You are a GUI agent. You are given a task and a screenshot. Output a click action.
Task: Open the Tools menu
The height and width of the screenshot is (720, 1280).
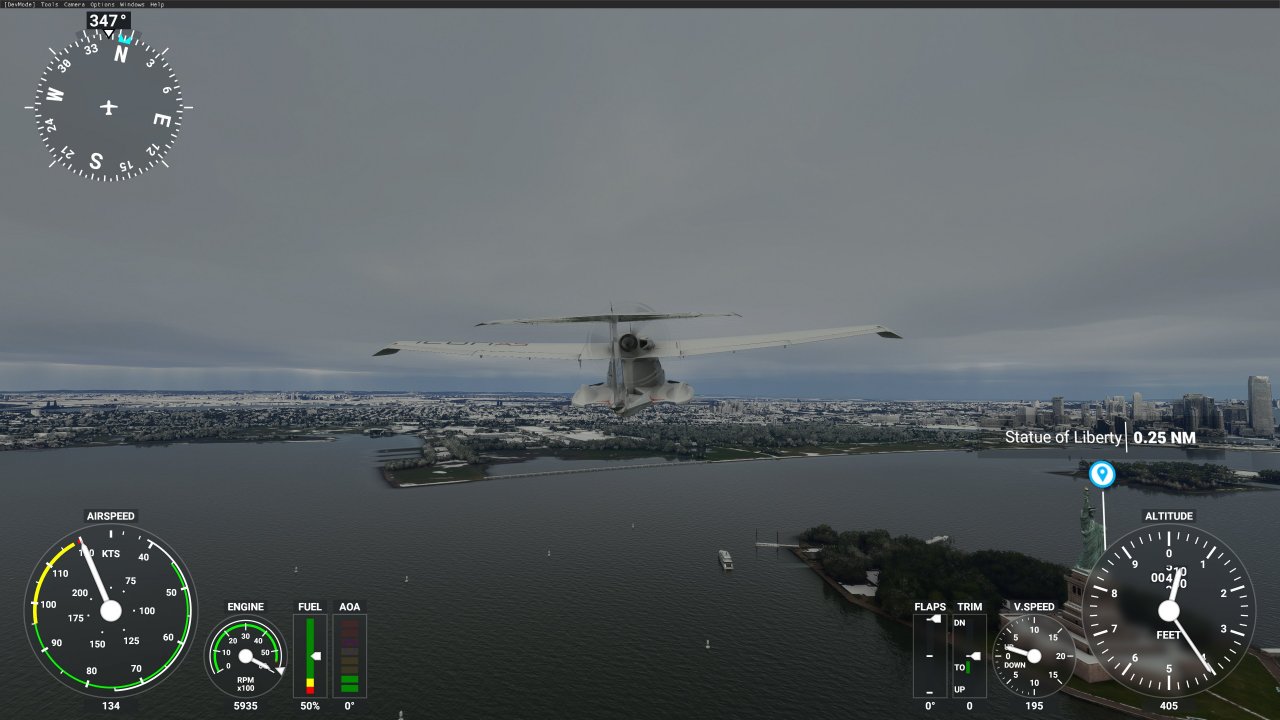pos(49,4)
